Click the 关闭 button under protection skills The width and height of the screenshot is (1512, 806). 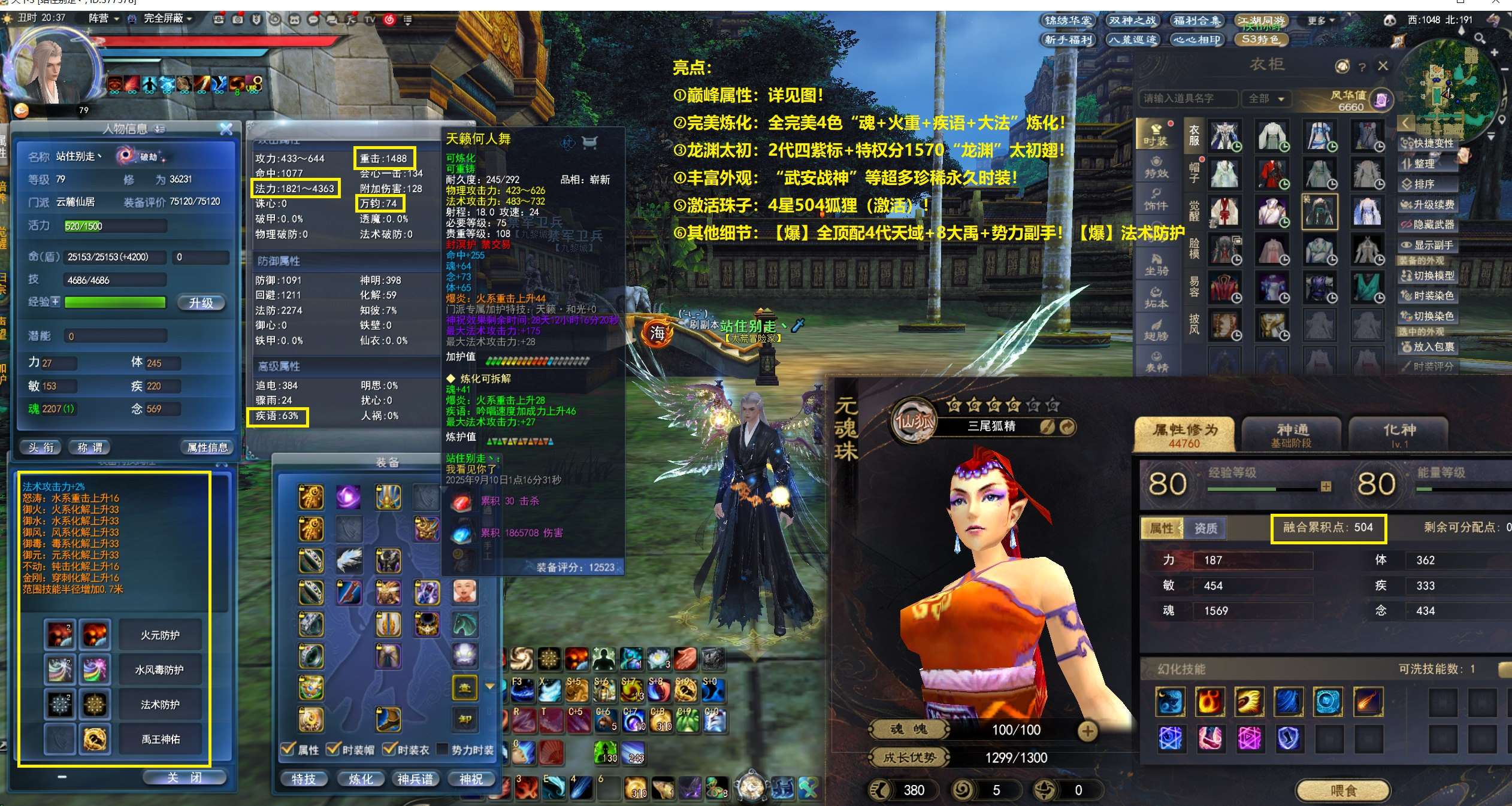185,777
